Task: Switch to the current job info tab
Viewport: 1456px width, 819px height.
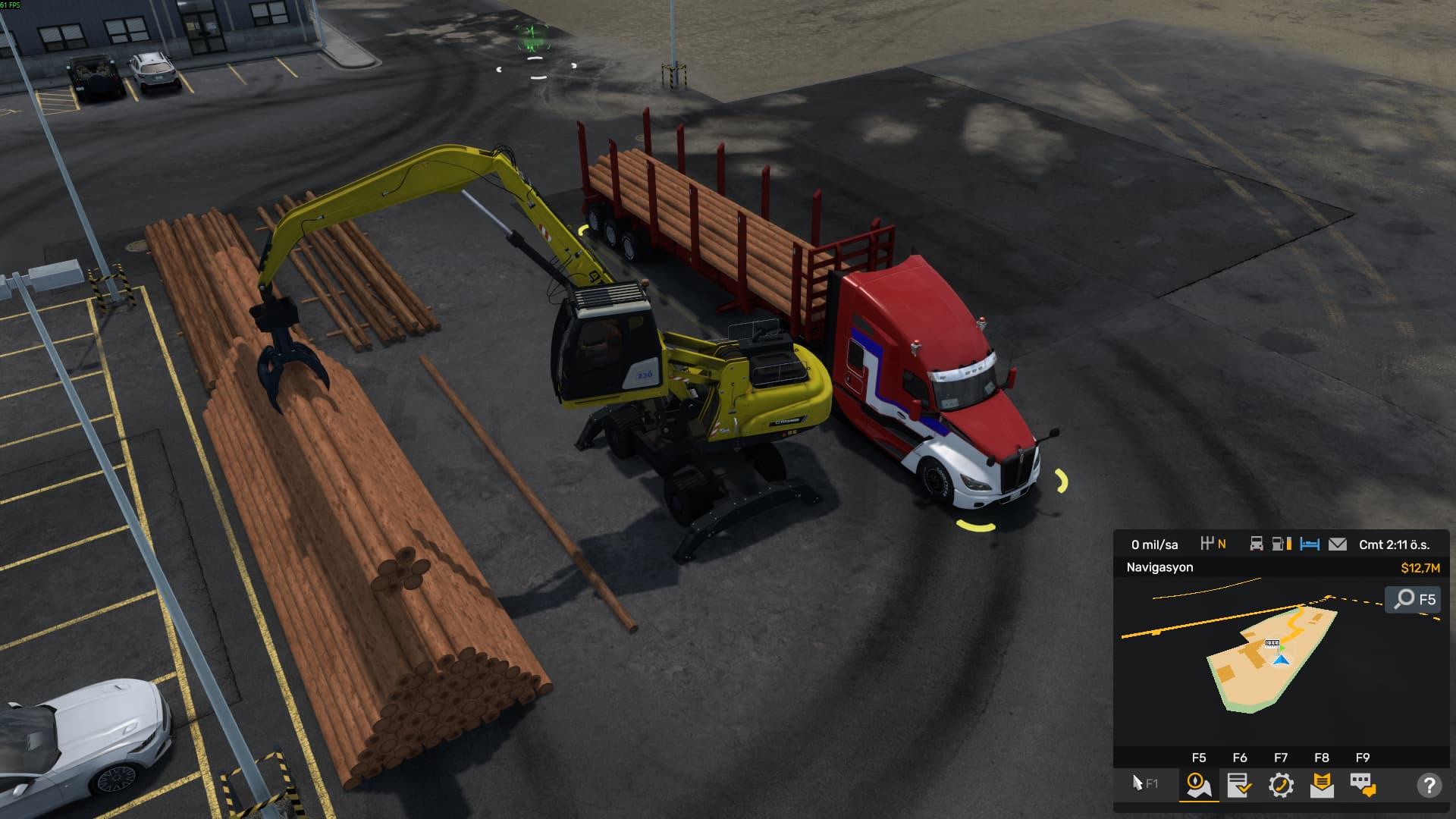Action: click(1239, 785)
